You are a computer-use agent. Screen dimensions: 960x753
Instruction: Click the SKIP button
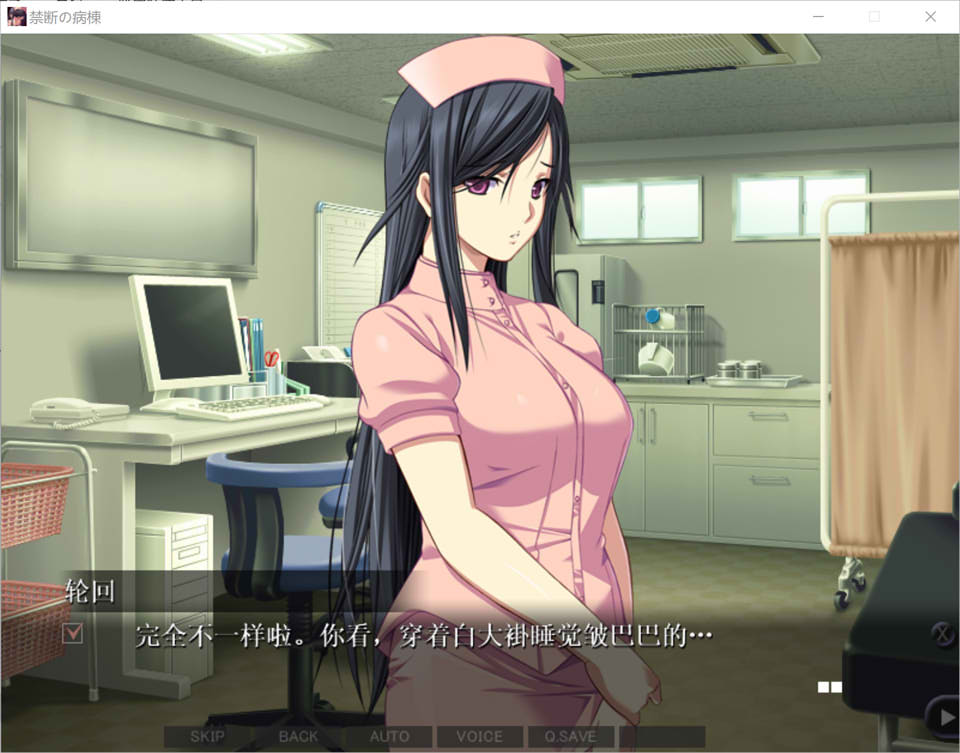click(207, 737)
